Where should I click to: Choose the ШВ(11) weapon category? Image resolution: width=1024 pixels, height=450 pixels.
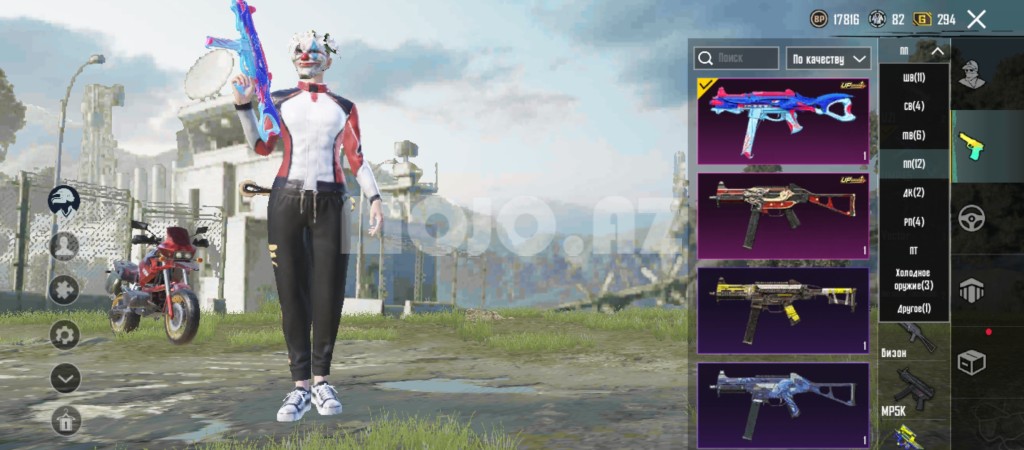click(x=912, y=78)
